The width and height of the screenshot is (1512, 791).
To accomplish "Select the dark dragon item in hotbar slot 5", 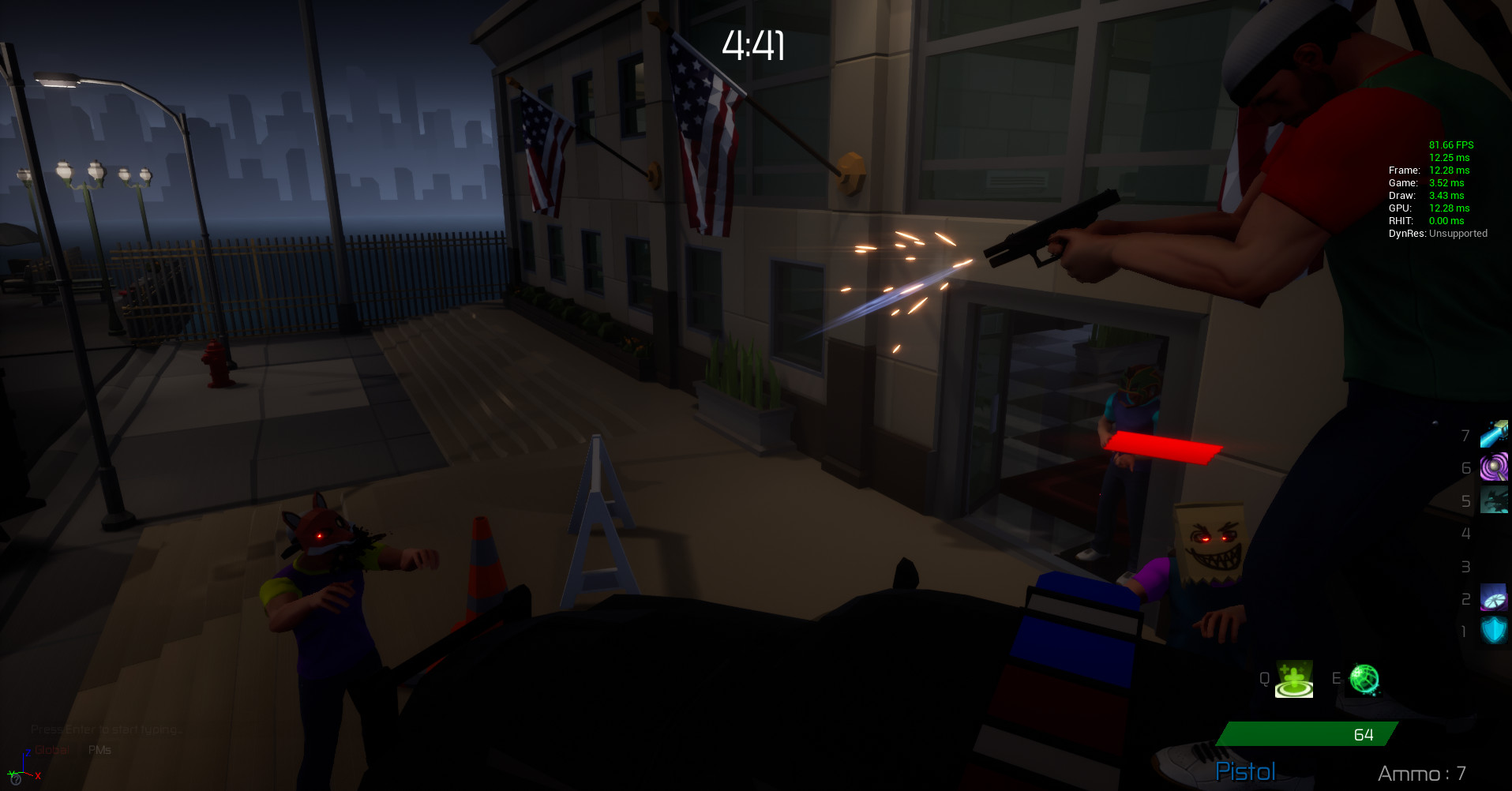I will point(1495,500).
